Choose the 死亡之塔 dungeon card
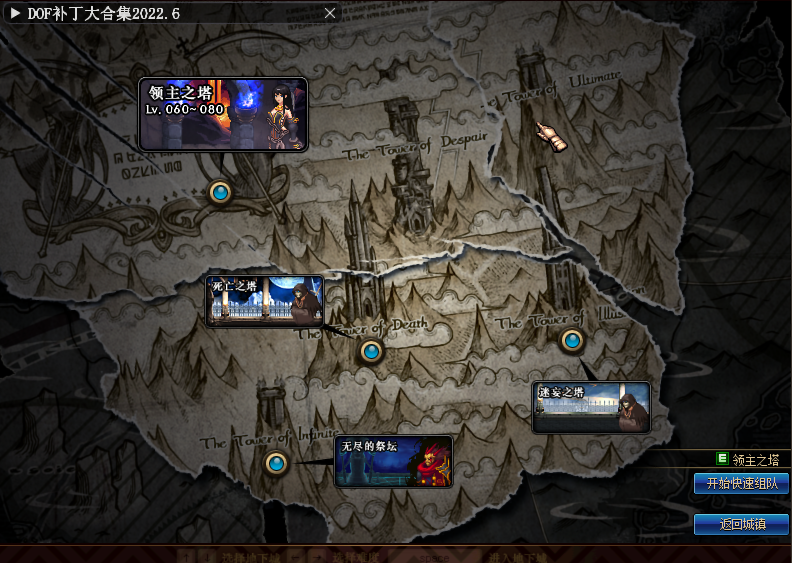Image resolution: width=792 pixels, height=563 pixels. pos(265,301)
